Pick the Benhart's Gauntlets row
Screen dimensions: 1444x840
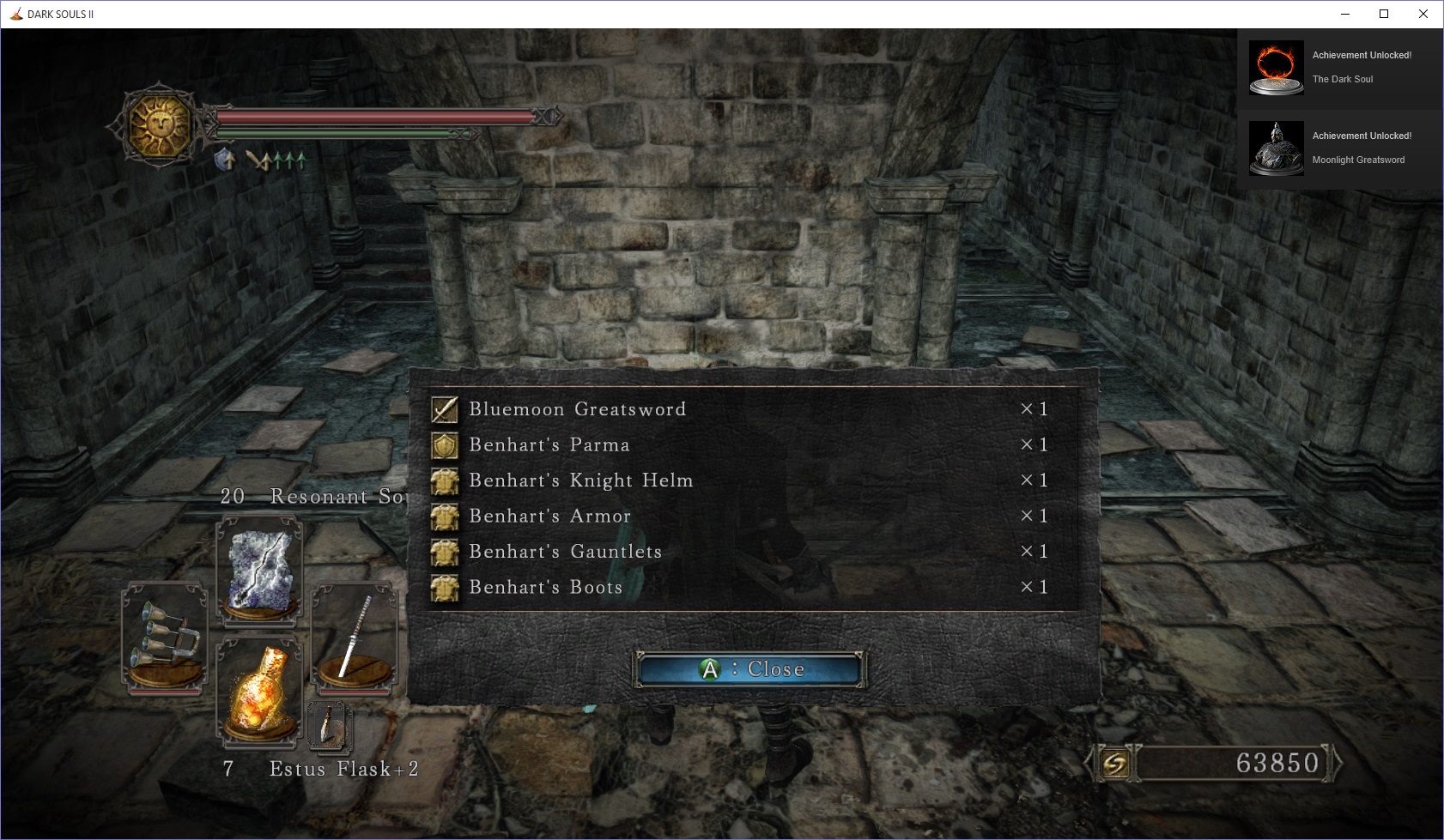565,552
